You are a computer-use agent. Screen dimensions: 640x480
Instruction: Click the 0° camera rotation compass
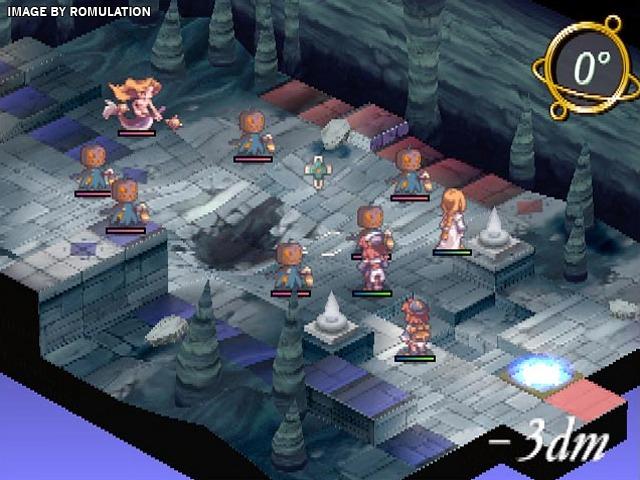589,67
